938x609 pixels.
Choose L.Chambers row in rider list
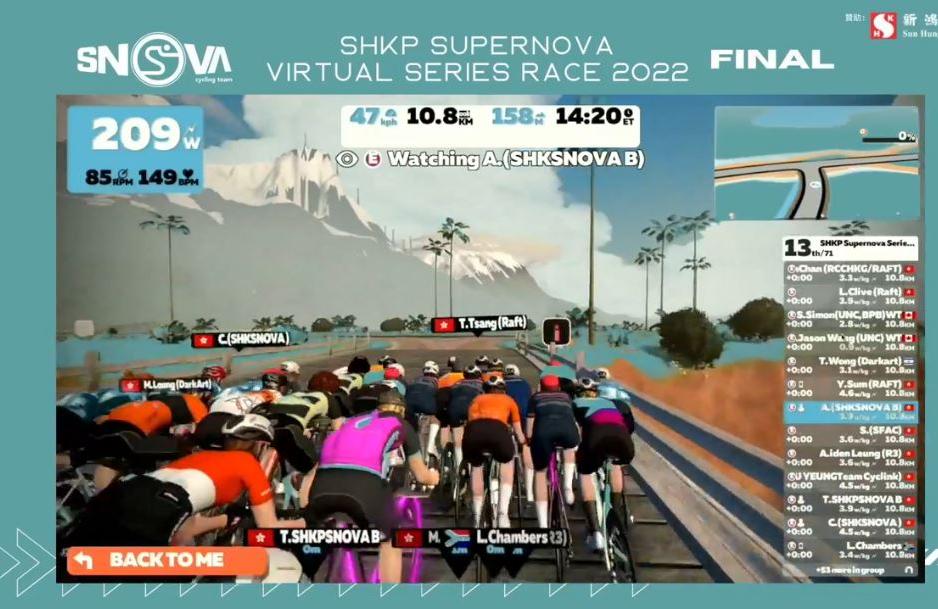(851, 549)
